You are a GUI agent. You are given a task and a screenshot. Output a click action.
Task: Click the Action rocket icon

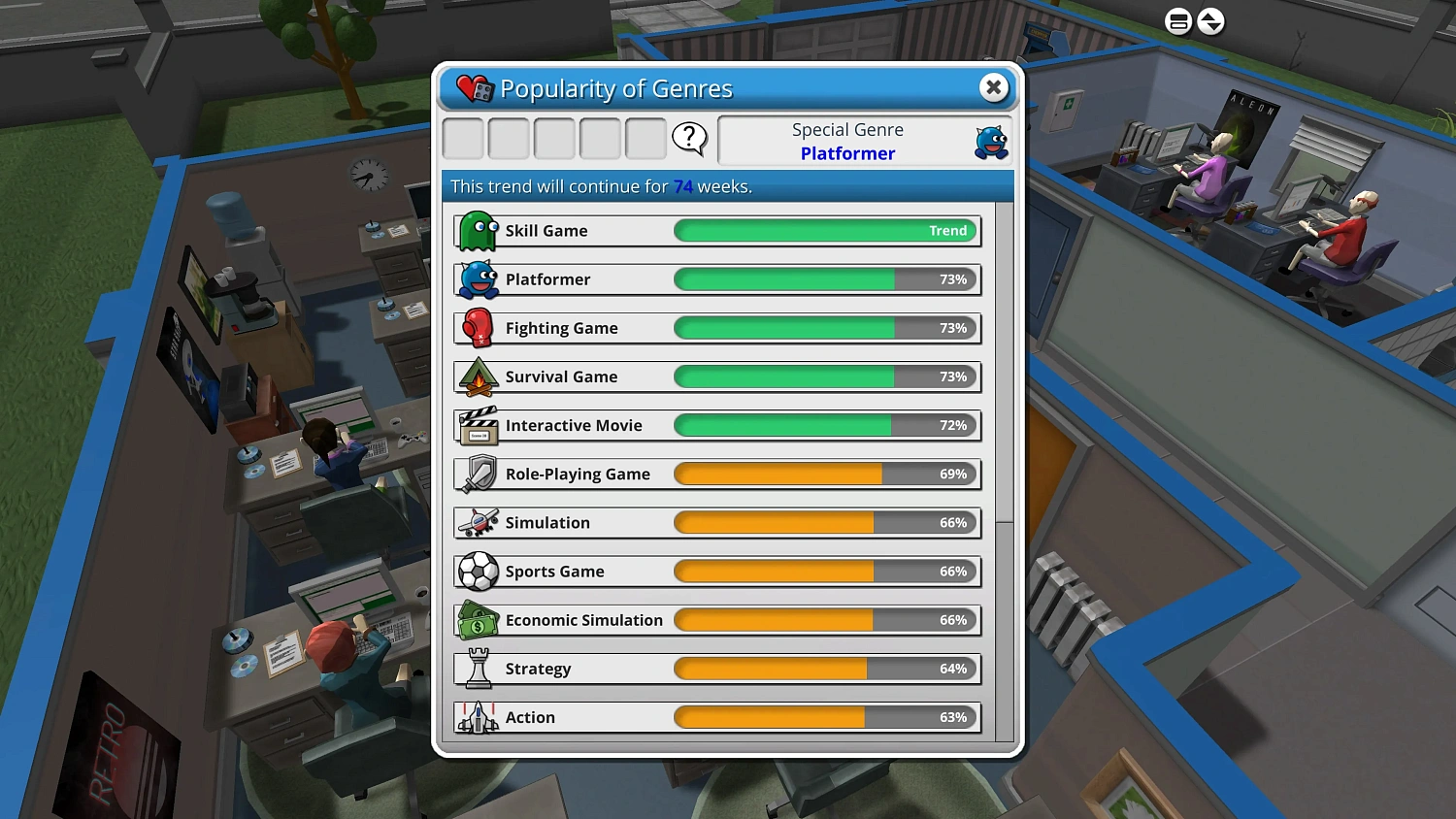[x=477, y=717]
